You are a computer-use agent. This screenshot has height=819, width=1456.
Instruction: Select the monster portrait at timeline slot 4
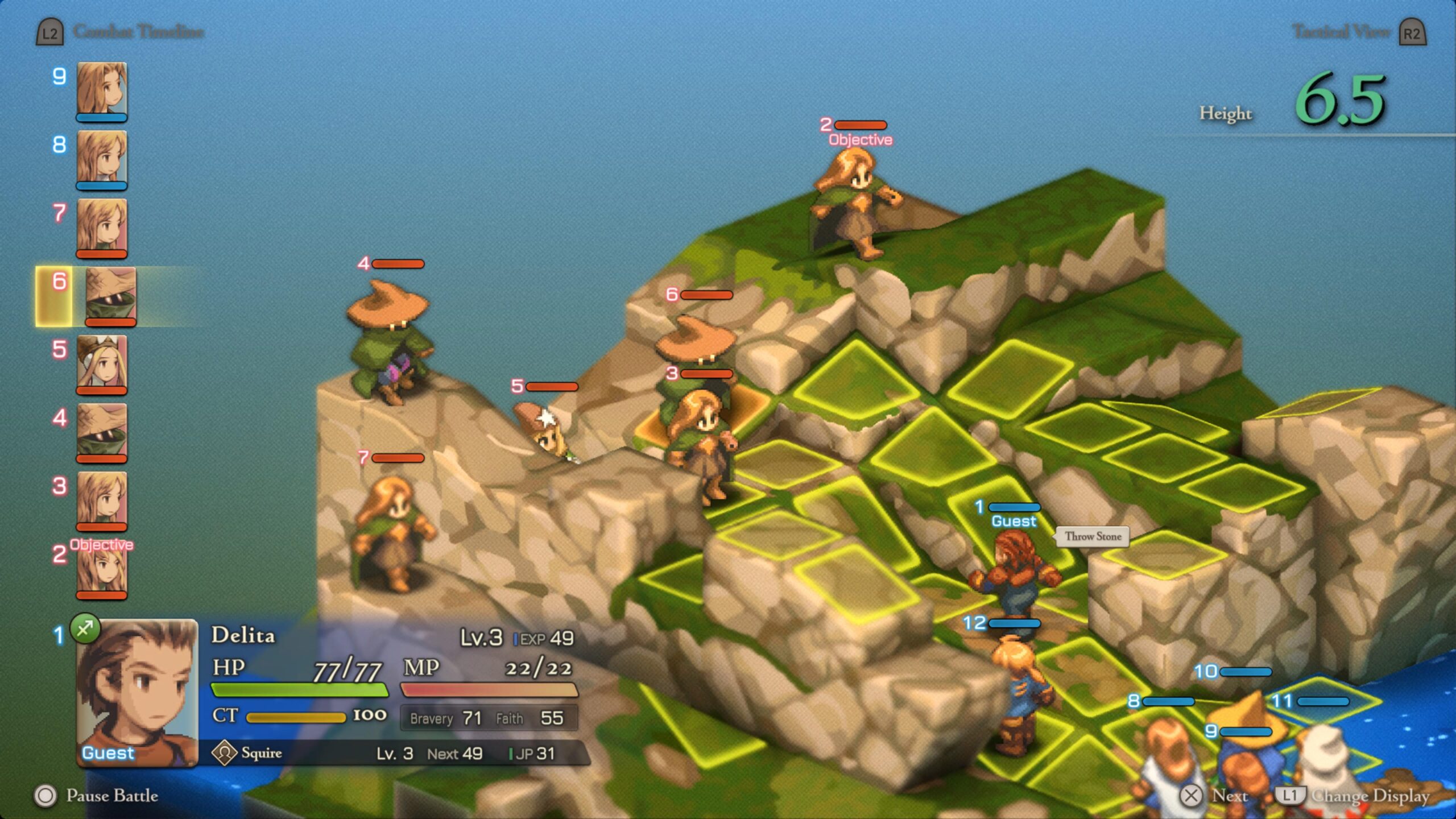[x=101, y=432]
